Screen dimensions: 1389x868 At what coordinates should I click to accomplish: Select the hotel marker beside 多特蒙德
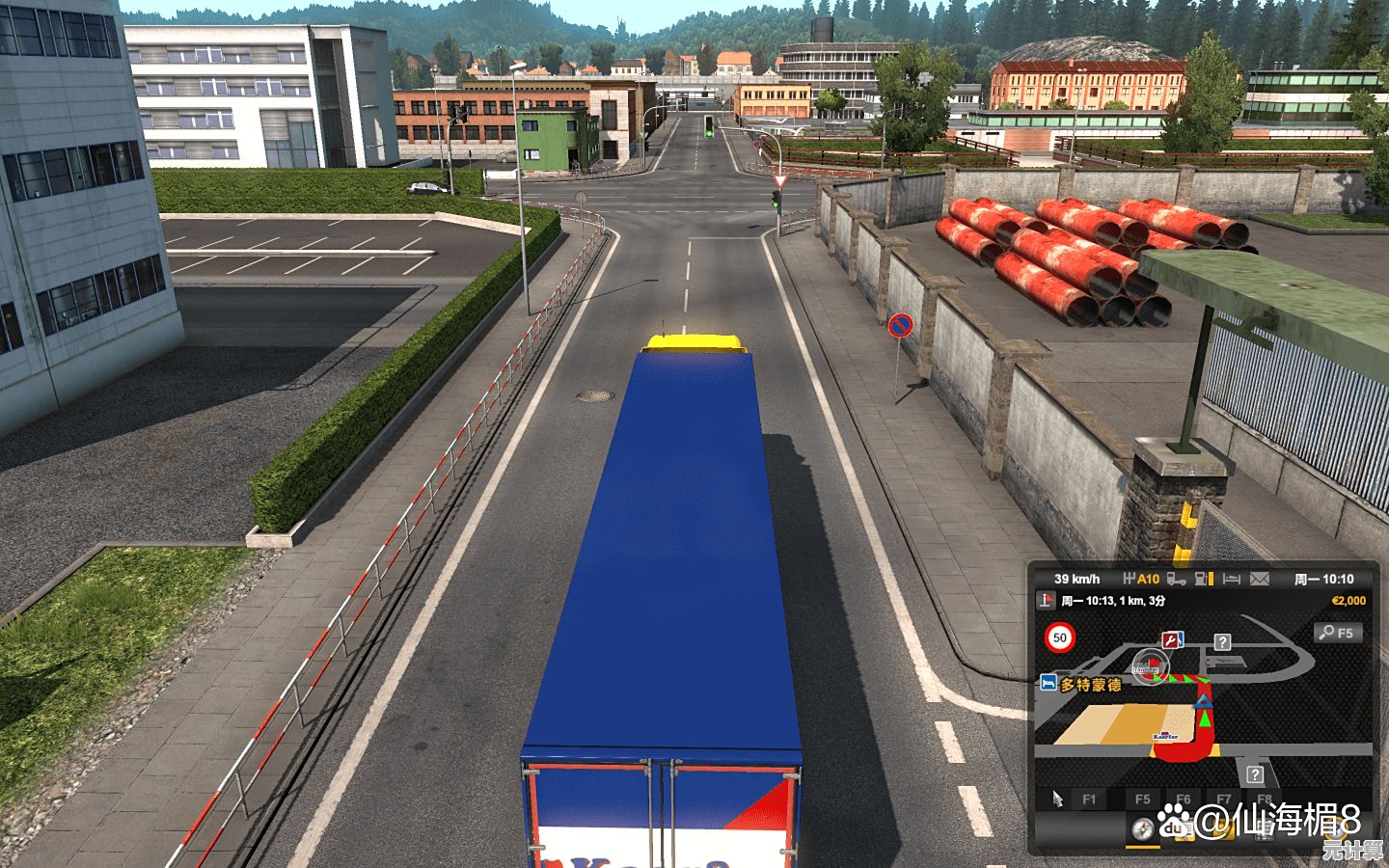(x=1048, y=683)
